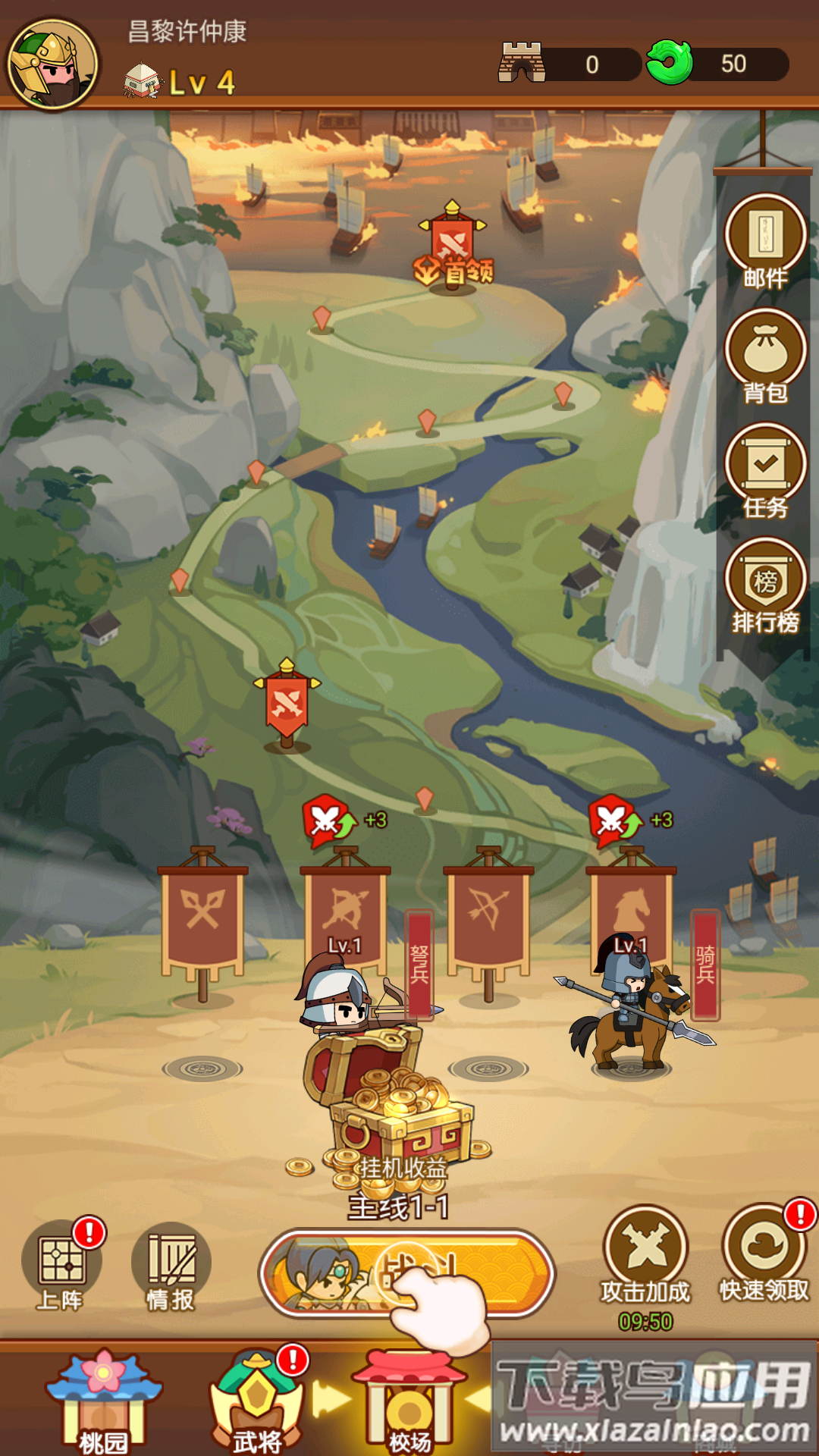Select the 校场 training ground tab
Image resolution: width=819 pixels, height=1456 pixels.
[x=409, y=1401]
